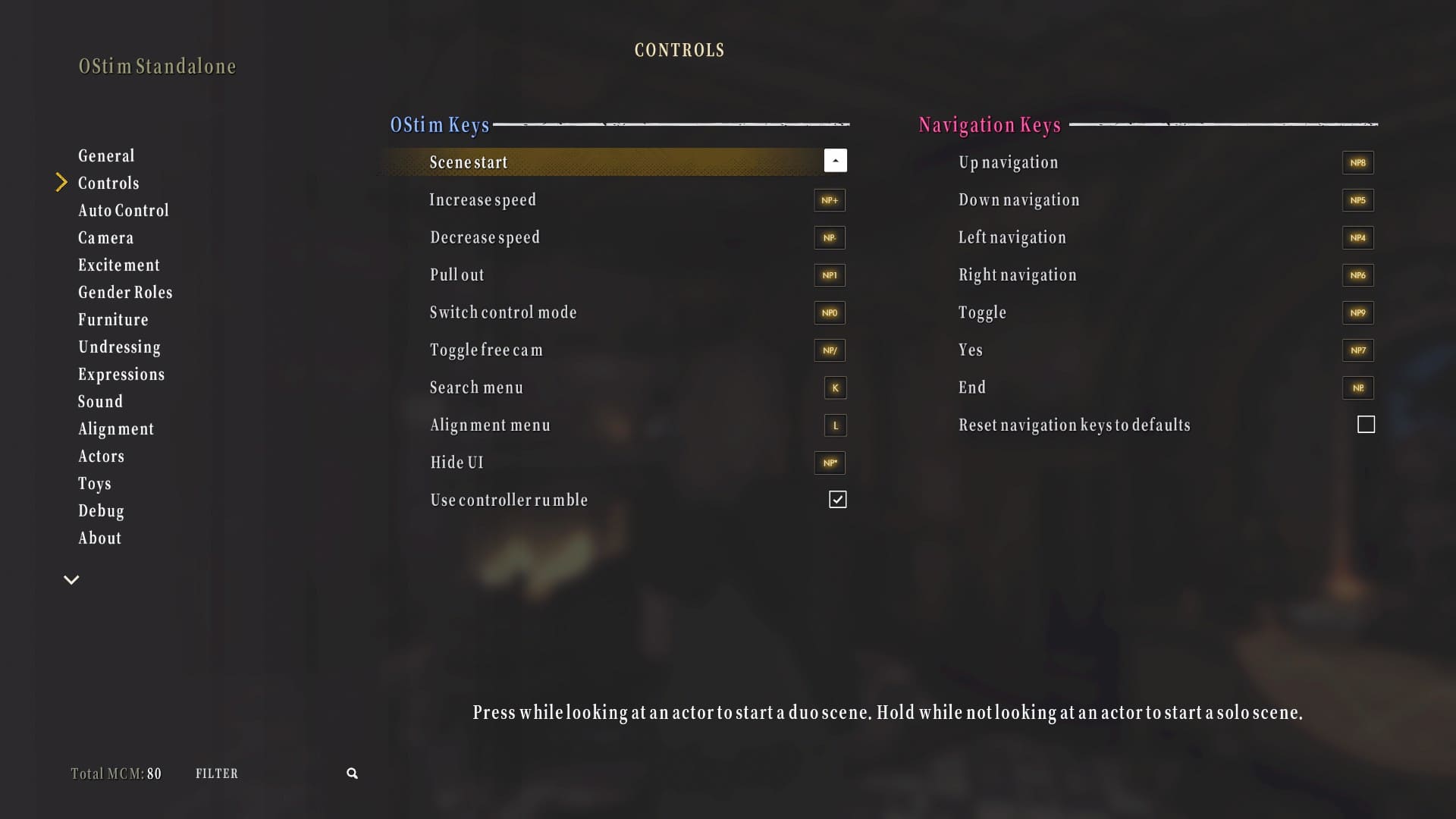Click the Up navigation NP8 key icon
The width and height of the screenshot is (1456, 819).
[x=1357, y=162]
